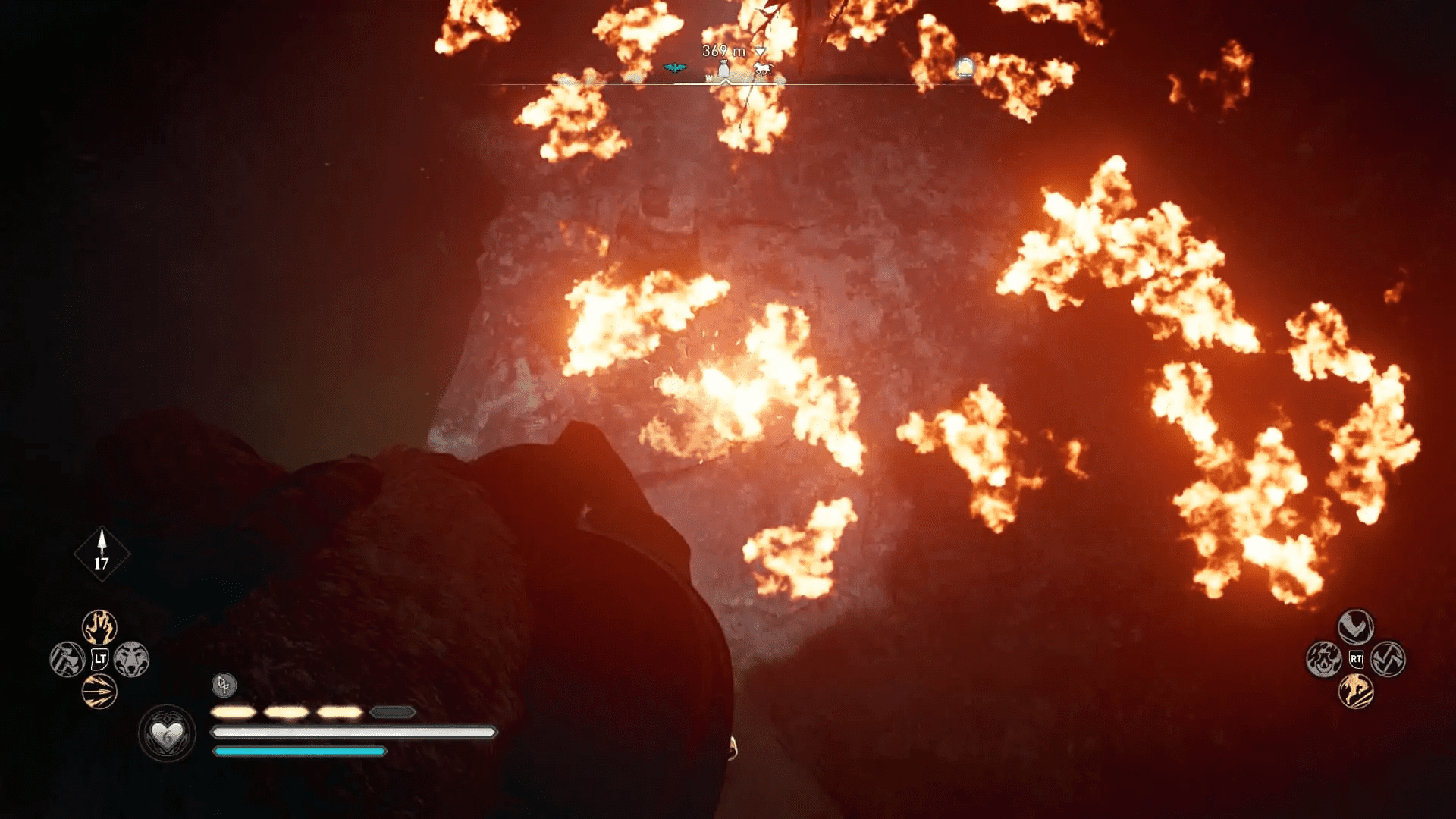Viewport: 1456px width, 819px height.
Task: Trigger the multi-arrow volley ability
Action: point(99,692)
